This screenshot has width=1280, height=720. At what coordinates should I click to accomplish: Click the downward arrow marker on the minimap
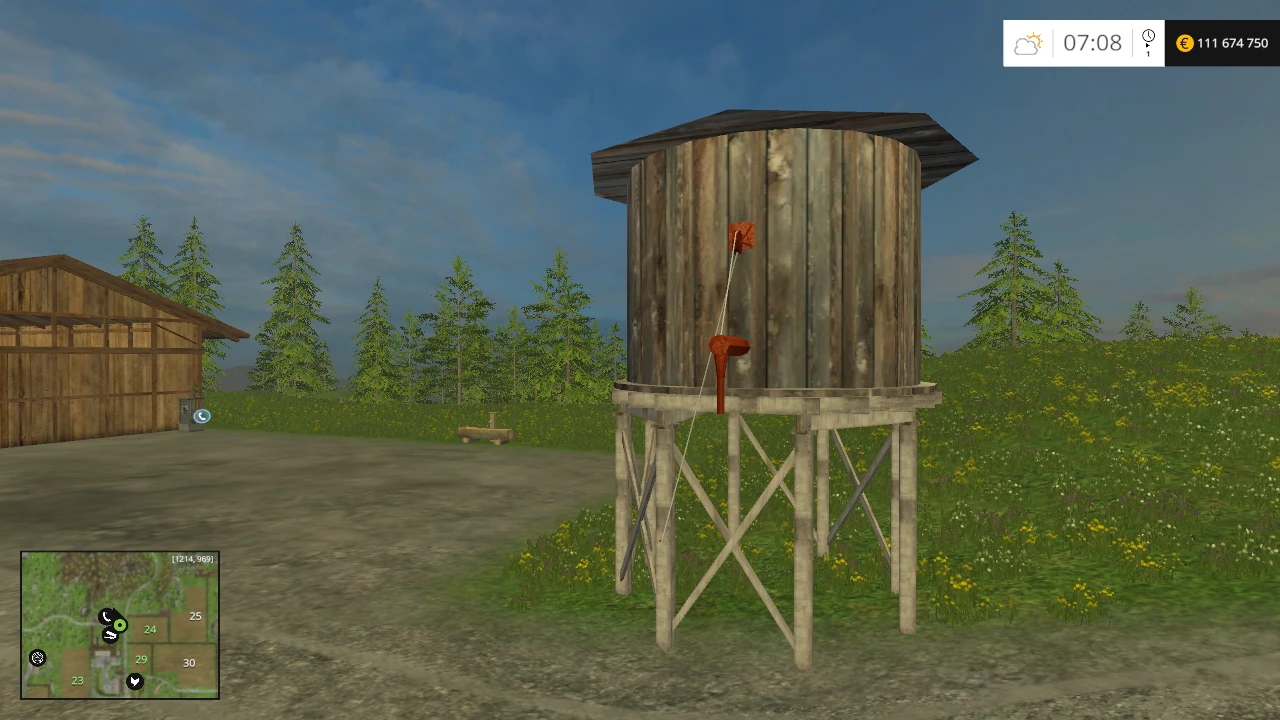(x=134, y=681)
